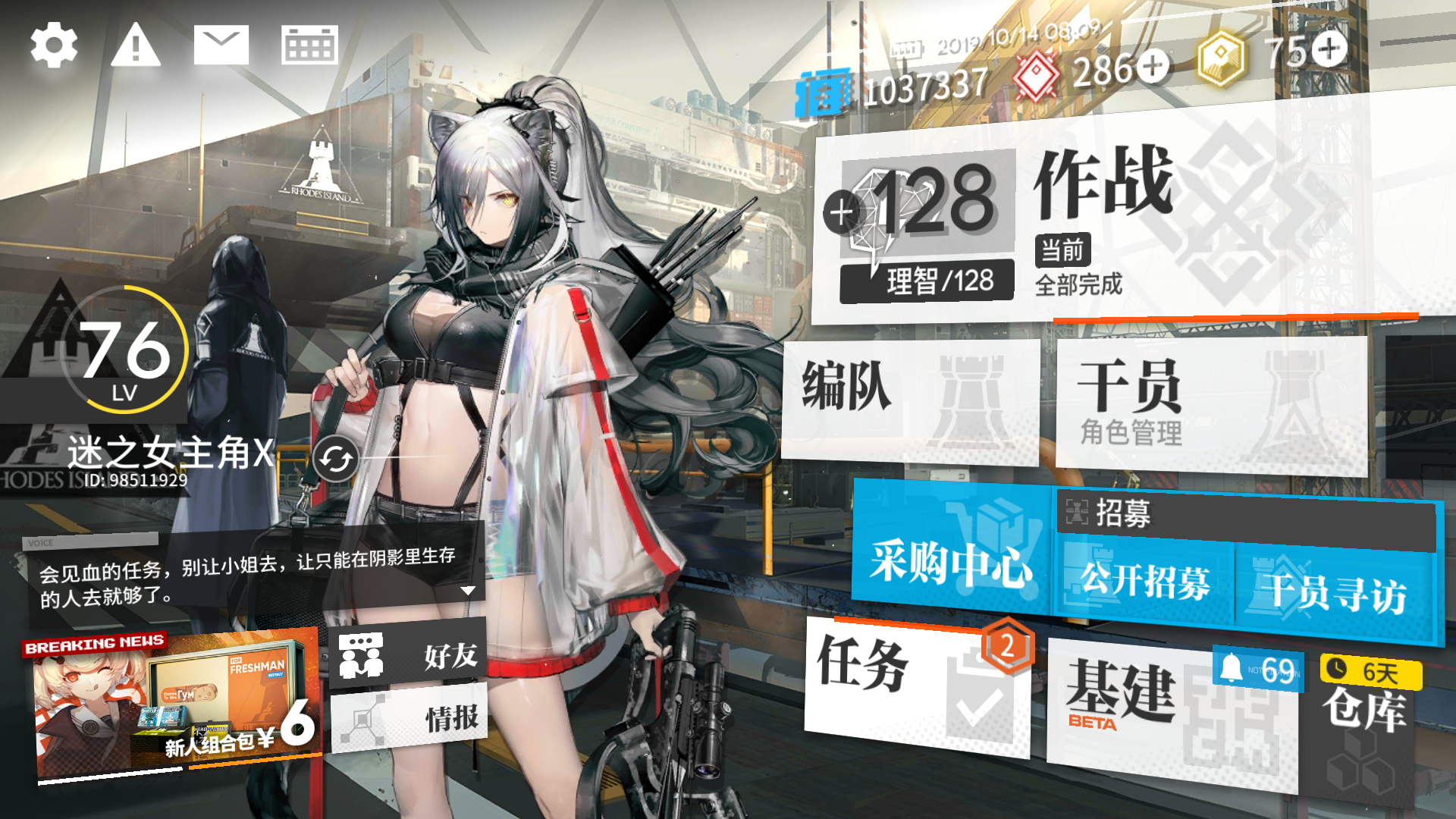The height and width of the screenshot is (819, 1456).
Task: Open the game settings gear icon
Action: click(53, 45)
